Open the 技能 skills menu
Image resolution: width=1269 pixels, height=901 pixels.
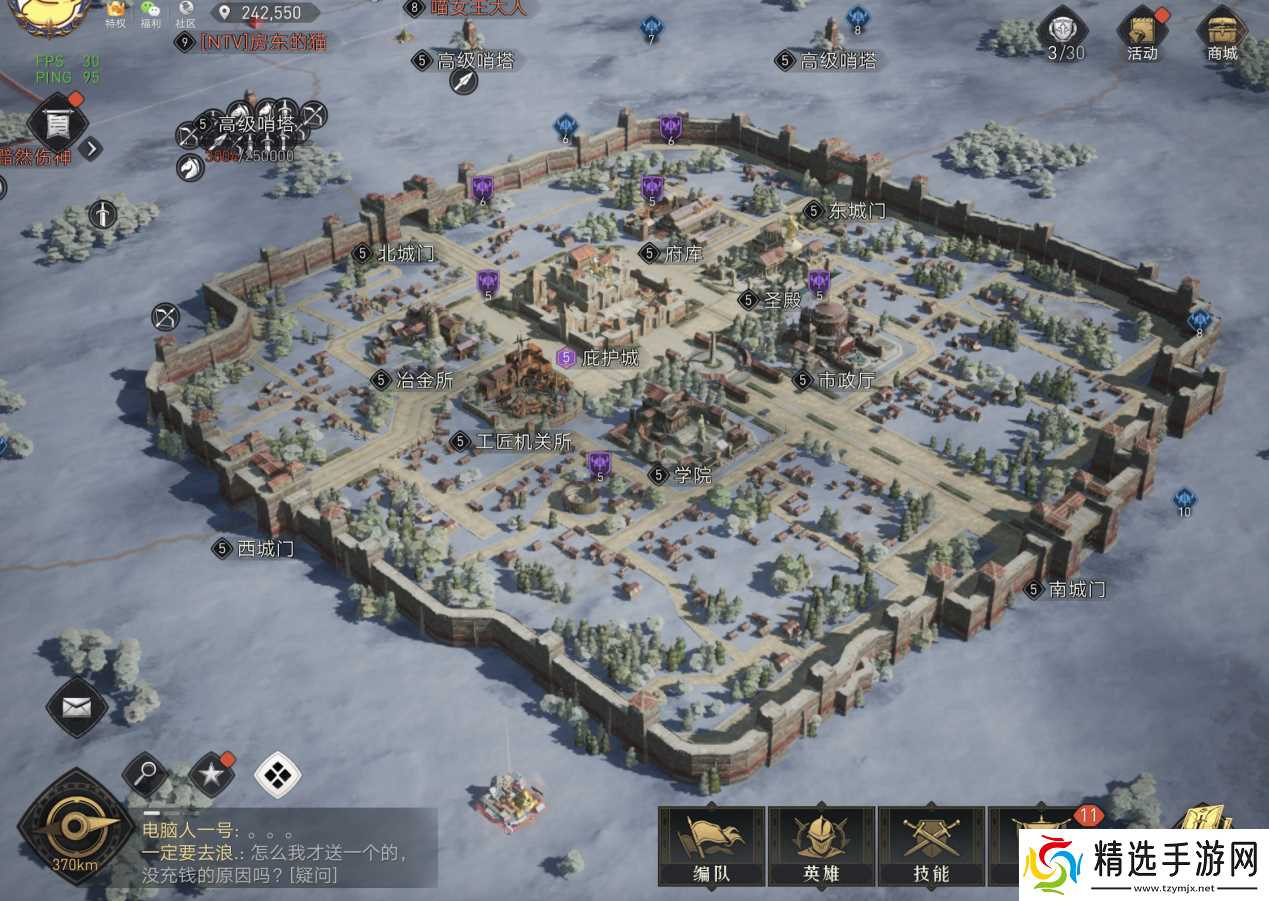click(931, 846)
